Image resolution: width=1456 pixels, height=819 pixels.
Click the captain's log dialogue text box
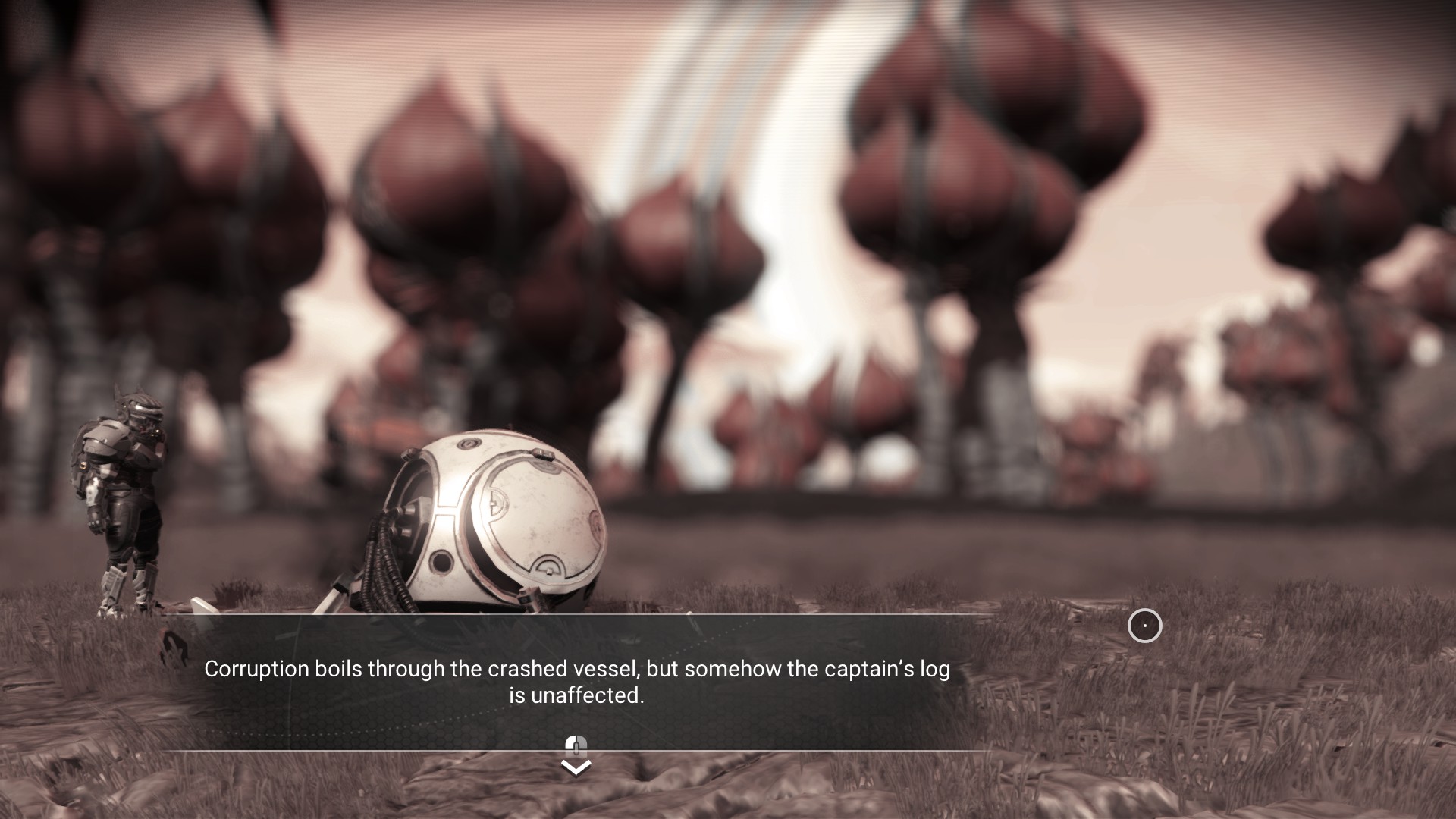point(576,682)
